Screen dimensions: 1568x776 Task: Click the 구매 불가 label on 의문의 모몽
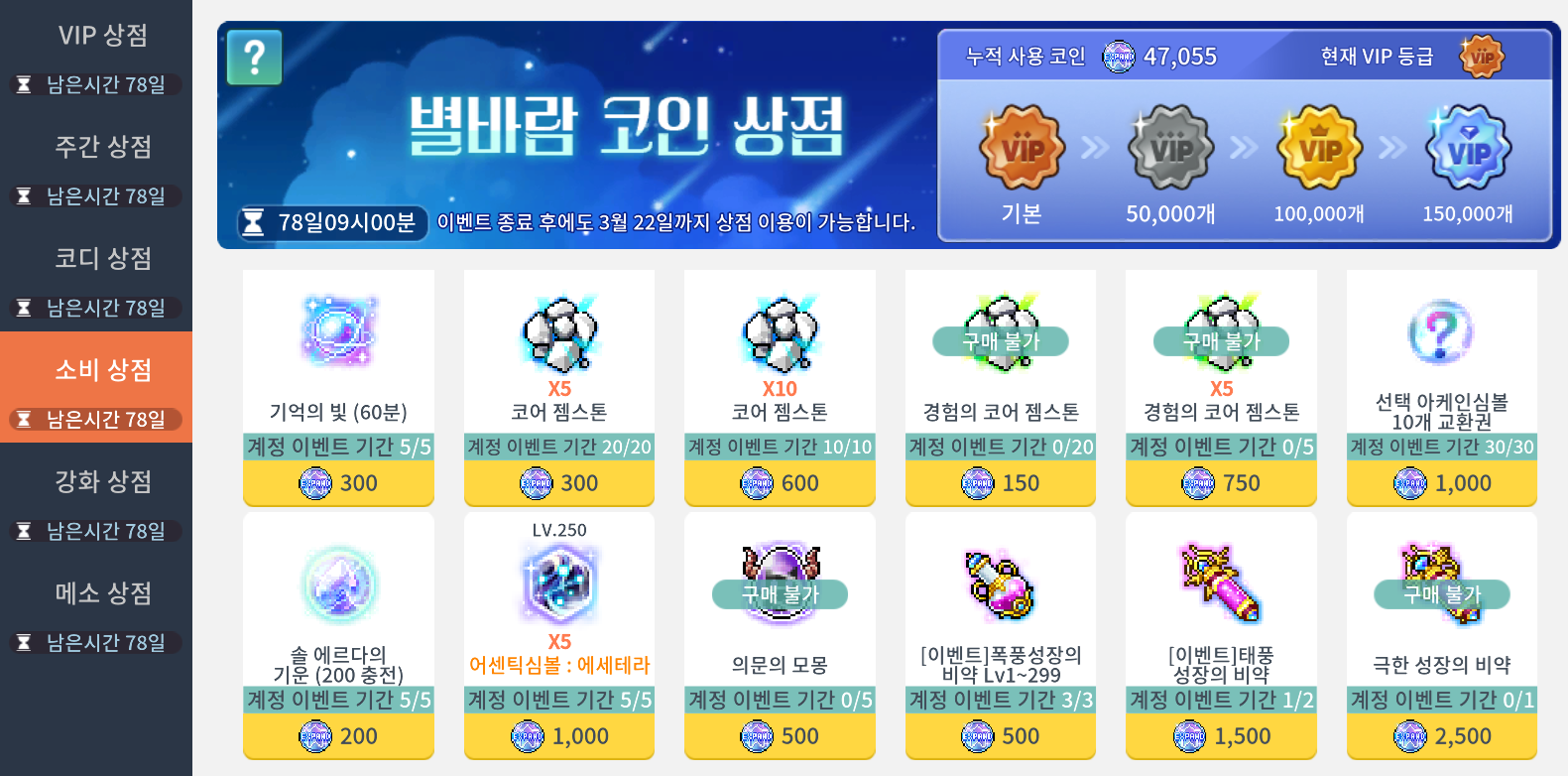pos(779,594)
